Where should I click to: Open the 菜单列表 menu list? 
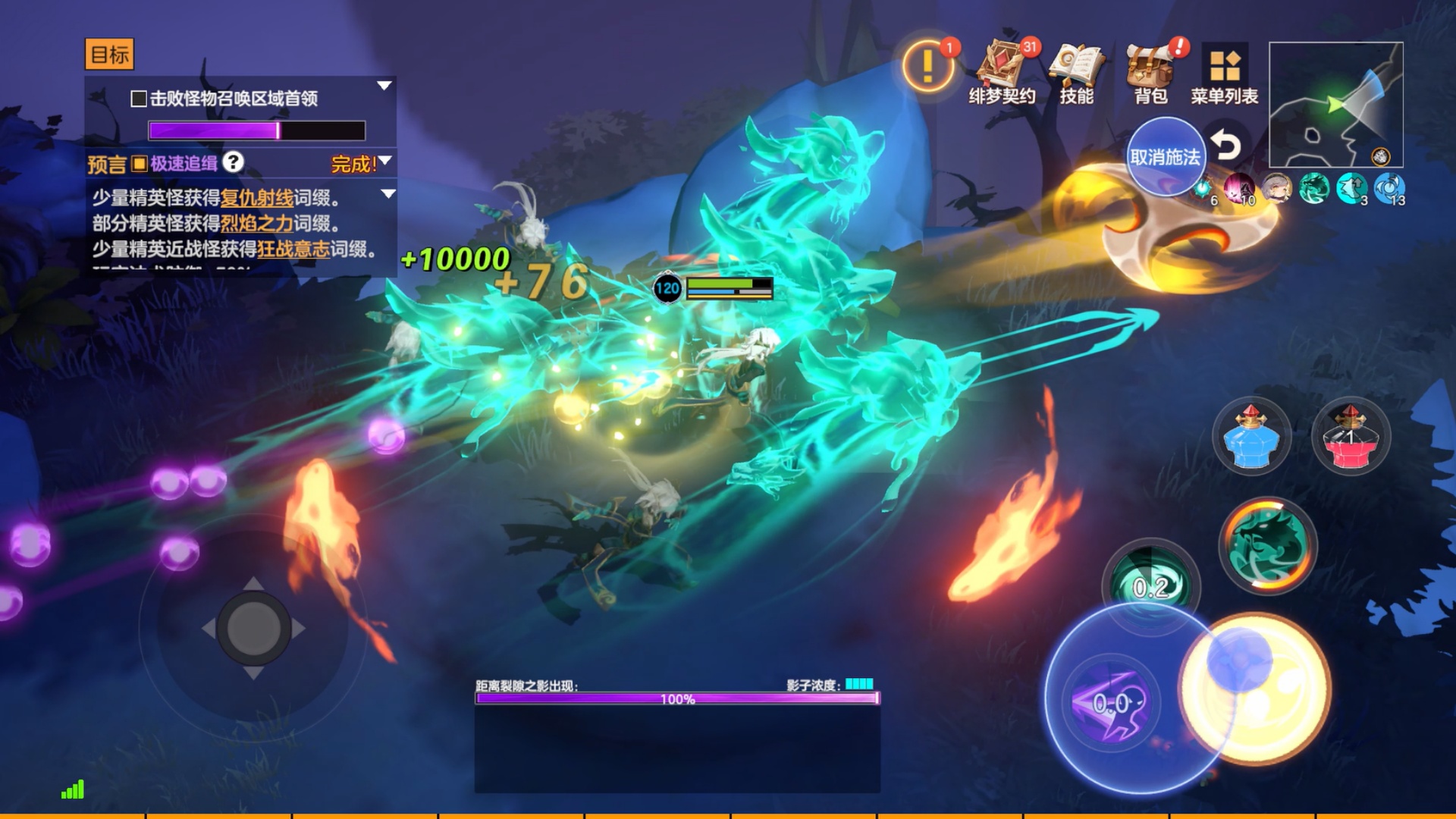[1224, 73]
